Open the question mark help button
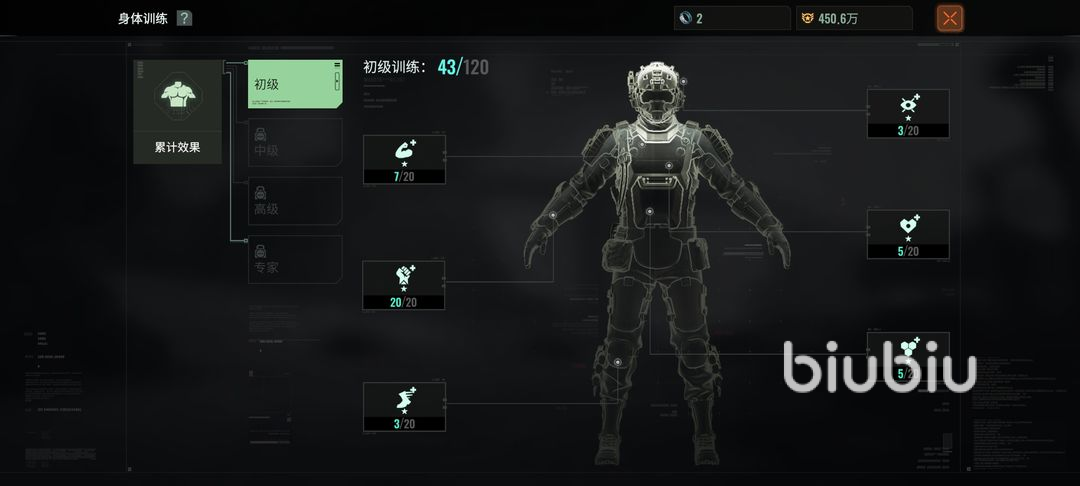The width and height of the screenshot is (1080, 486). [x=184, y=18]
